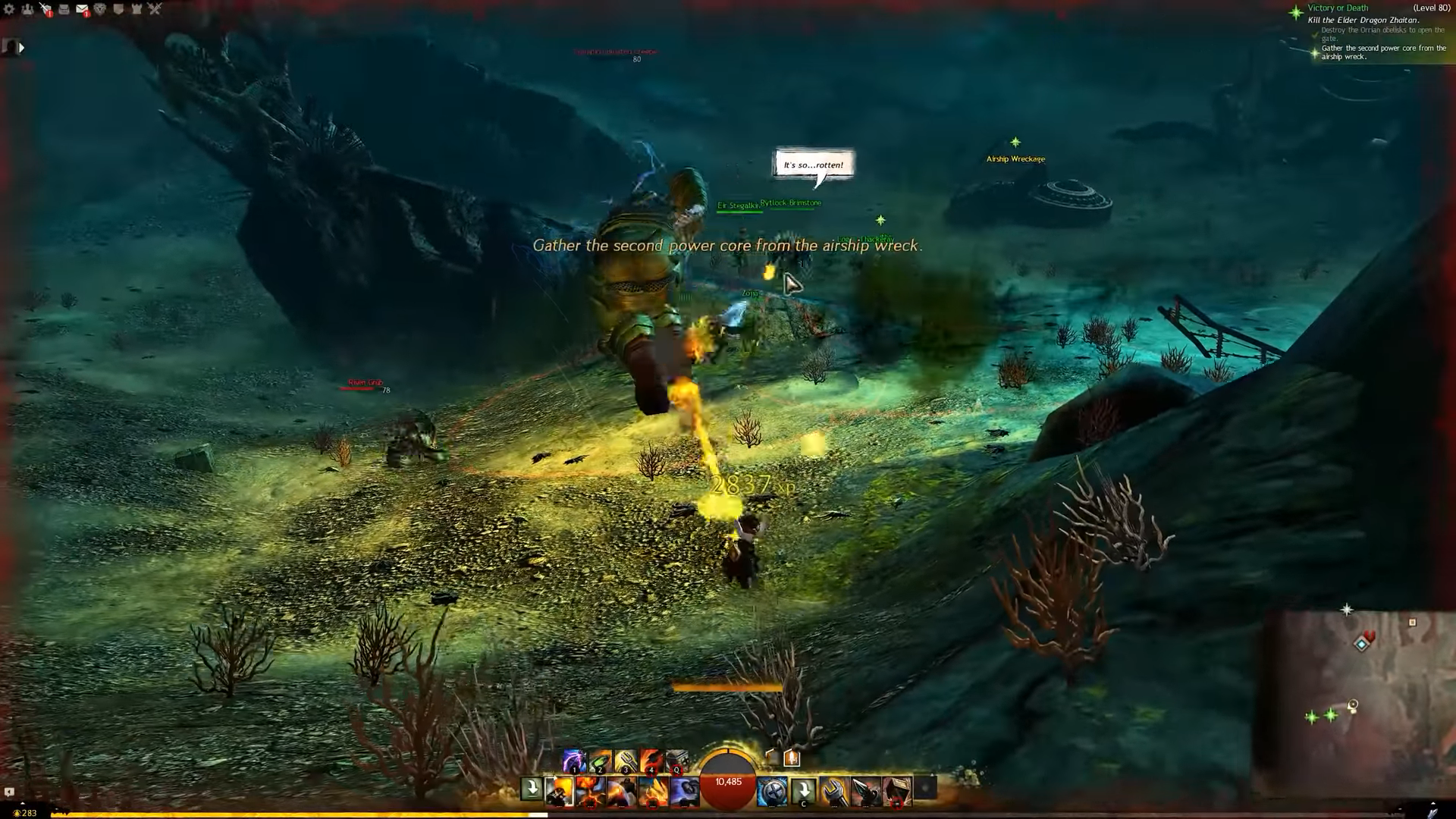Open the PvP crossed-swords icon
Image resolution: width=1456 pixels, height=819 pixels.
156,10
